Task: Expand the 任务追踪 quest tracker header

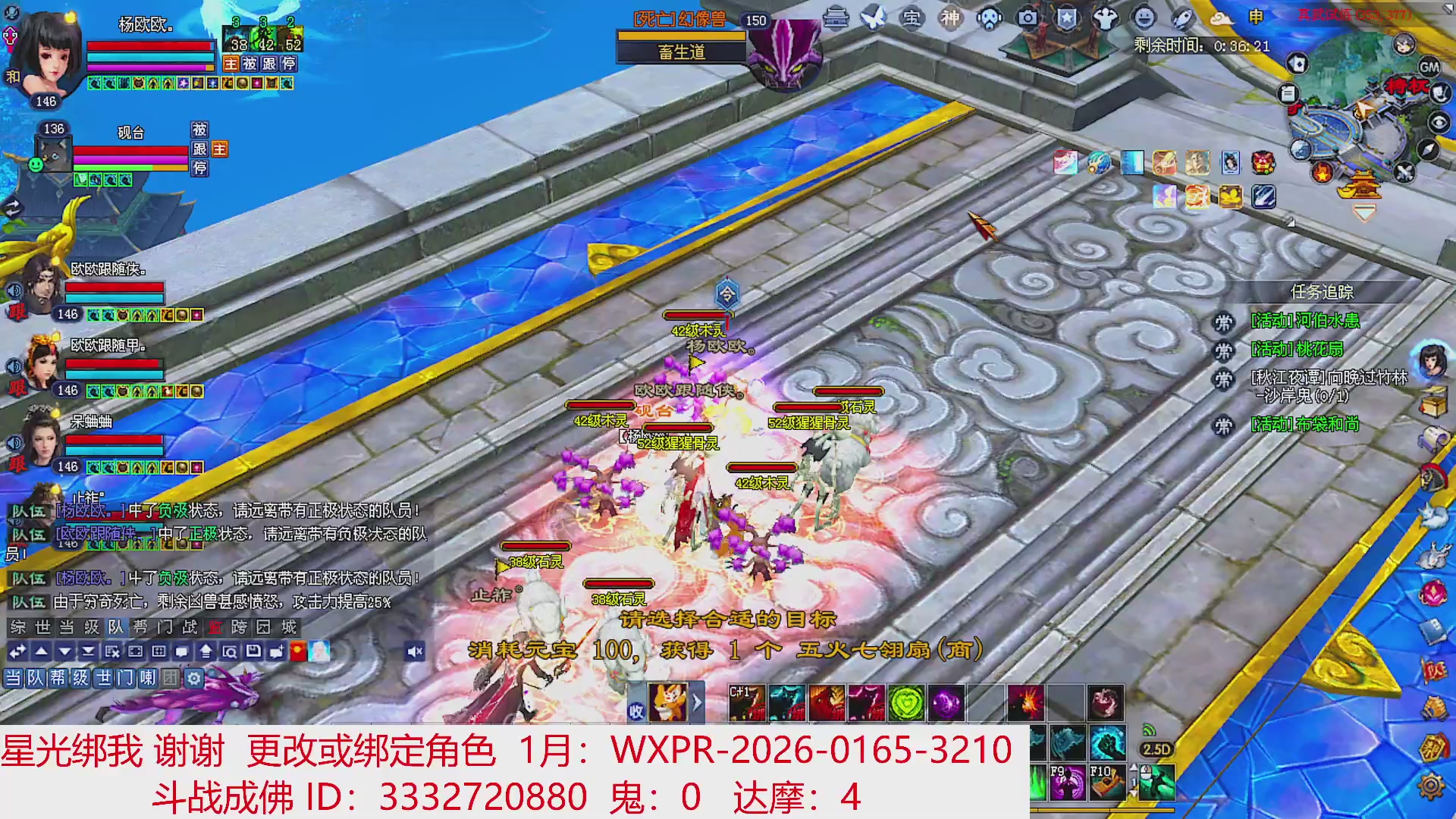Action: [x=1322, y=291]
